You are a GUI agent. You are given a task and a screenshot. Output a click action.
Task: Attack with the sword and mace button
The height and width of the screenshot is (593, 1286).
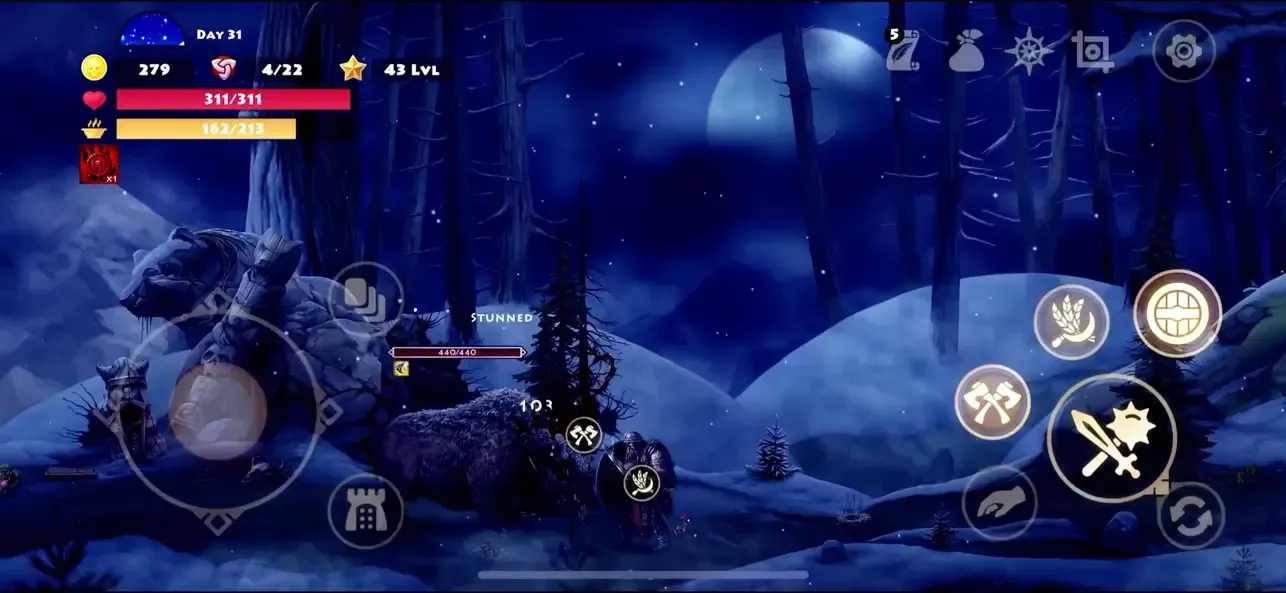[1111, 440]
